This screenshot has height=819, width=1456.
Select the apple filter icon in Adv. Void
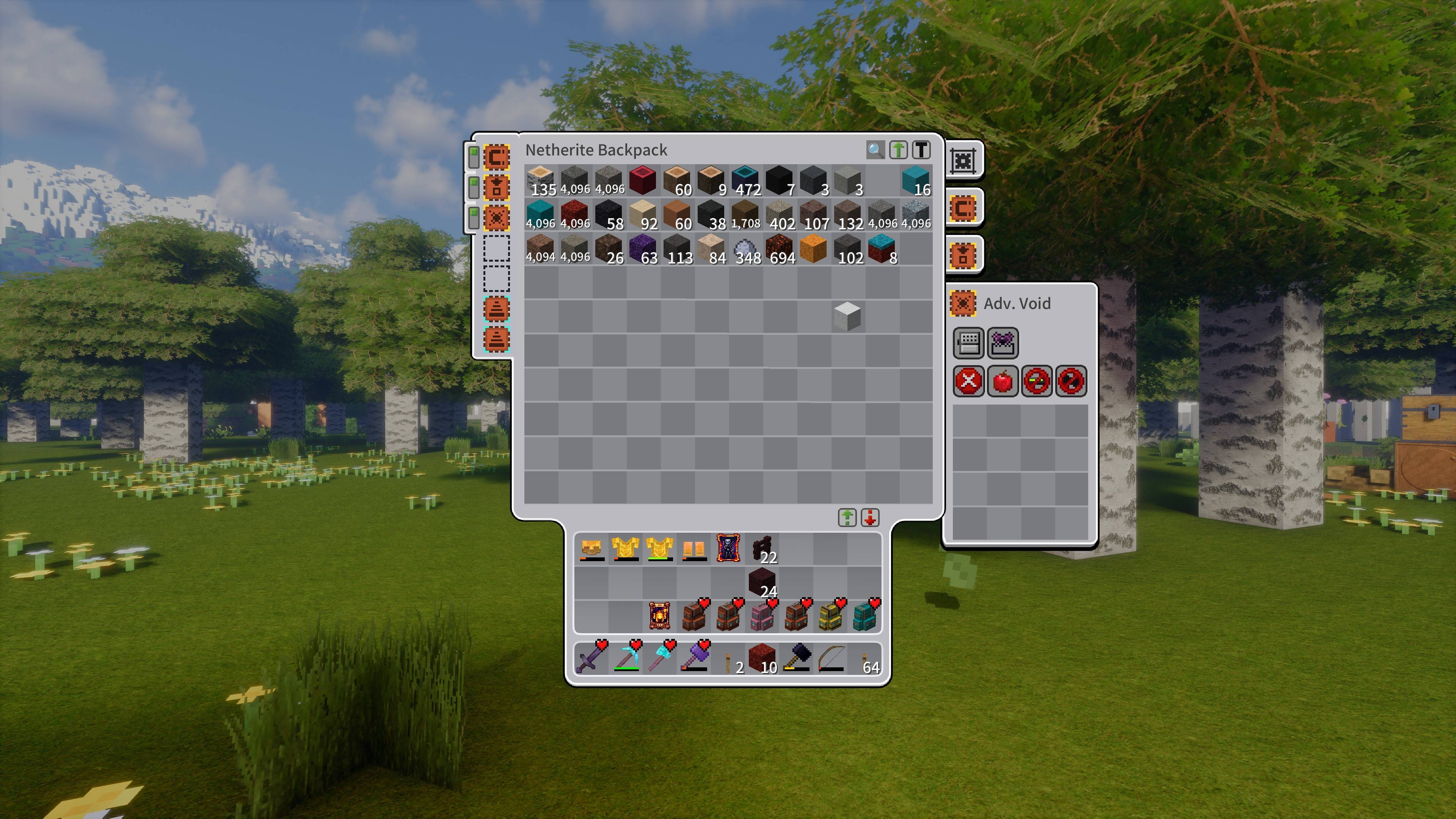(1003, 380)
